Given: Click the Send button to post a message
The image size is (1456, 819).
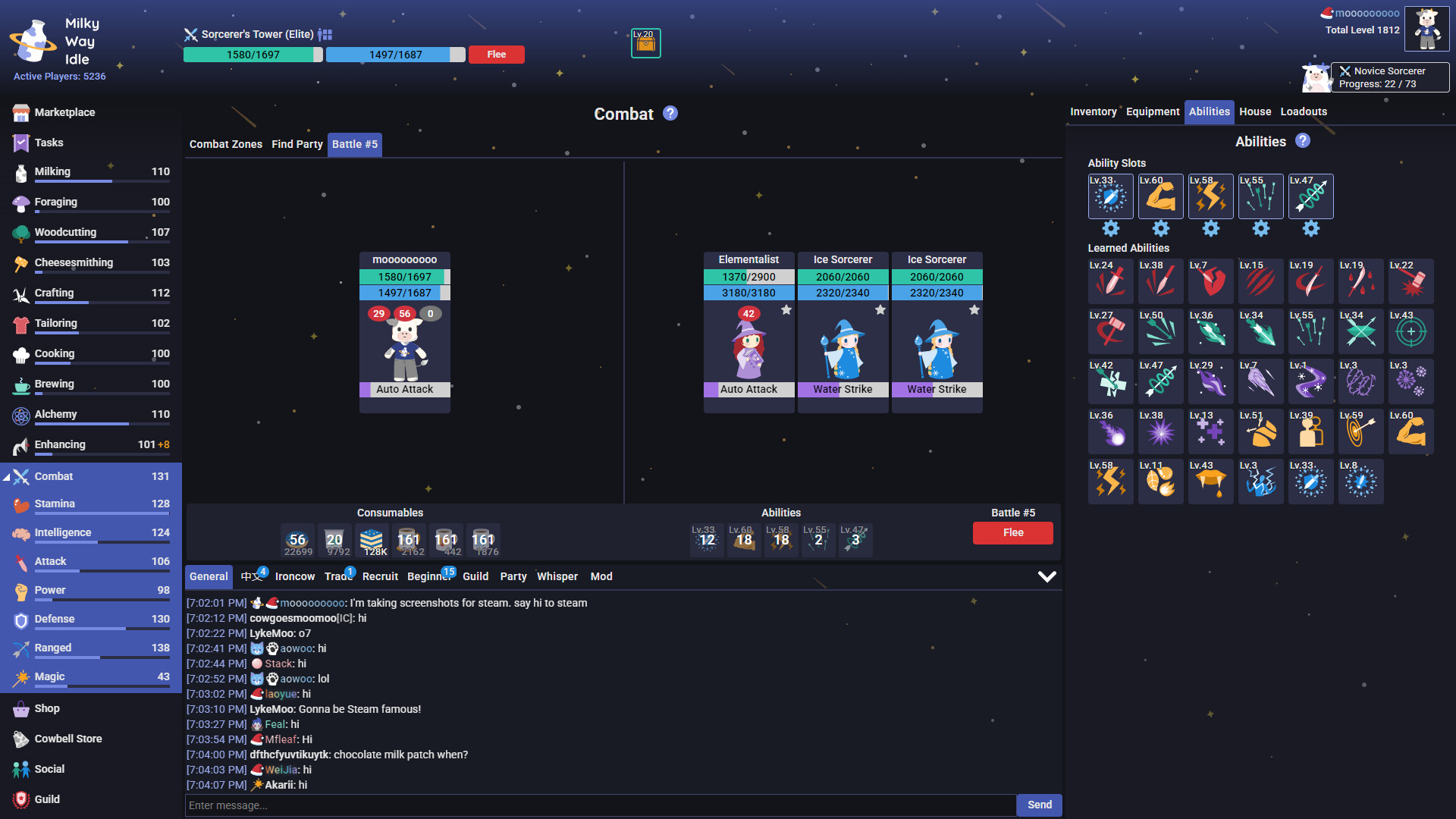Looking at the screenshot, I should [x=1039, y=805].
